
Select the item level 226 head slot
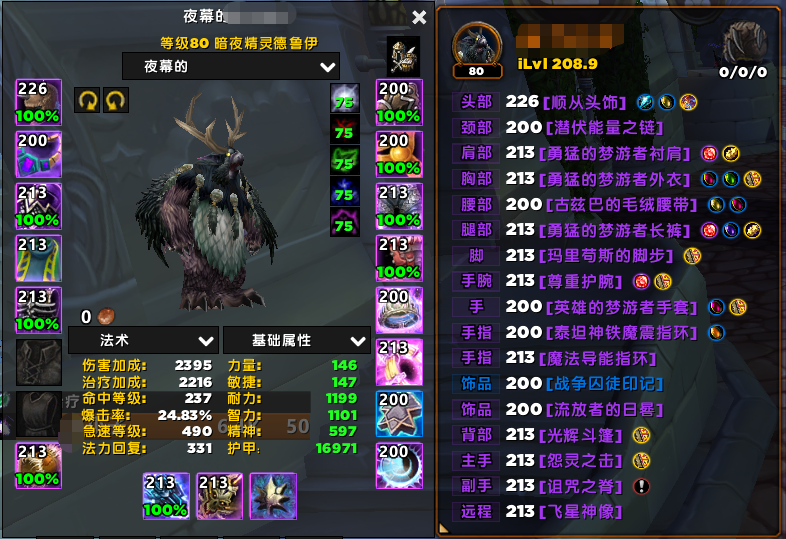tap(39, 101)
